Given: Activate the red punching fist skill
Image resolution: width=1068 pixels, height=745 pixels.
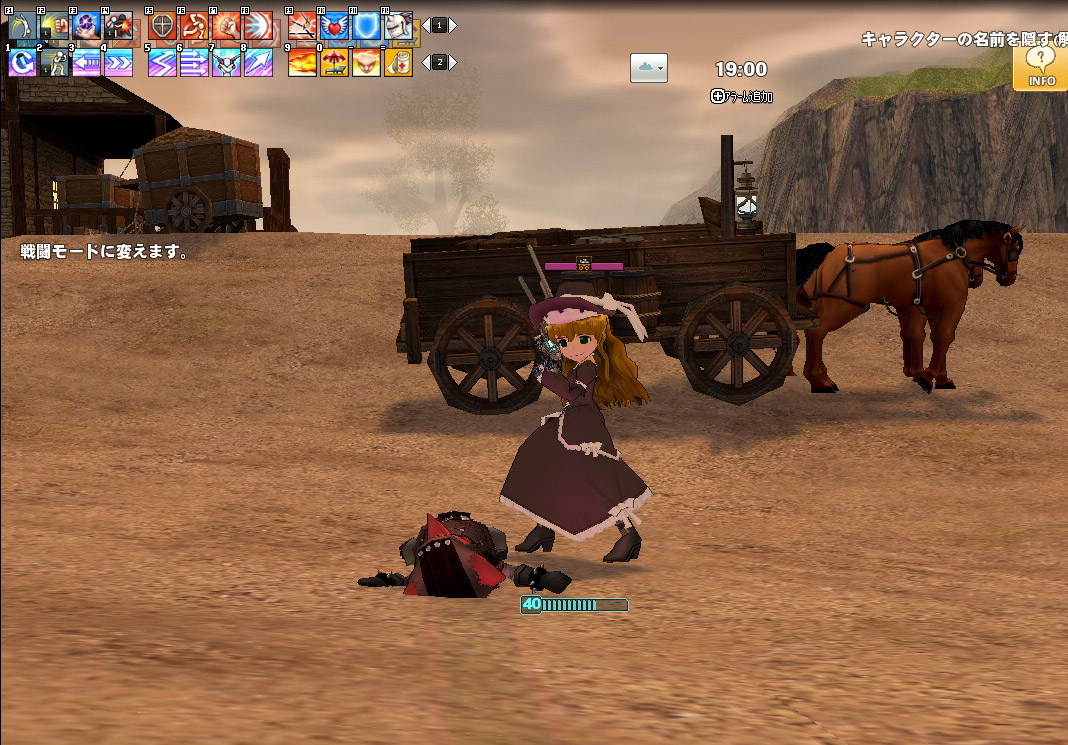Looking at the screenshot, I should [226, 25].
